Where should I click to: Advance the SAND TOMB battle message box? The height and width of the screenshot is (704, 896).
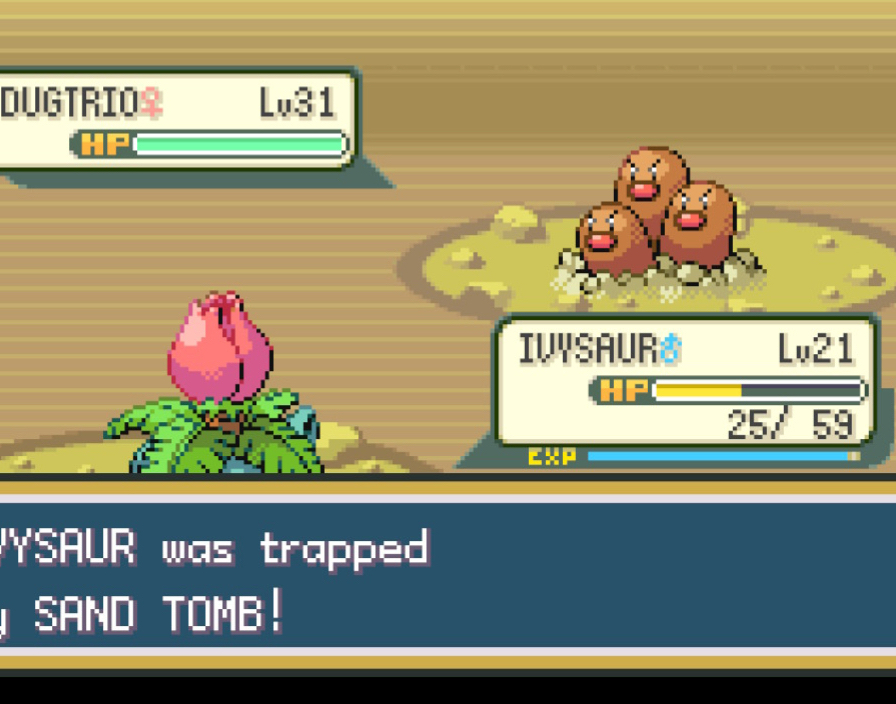[448, 580]
